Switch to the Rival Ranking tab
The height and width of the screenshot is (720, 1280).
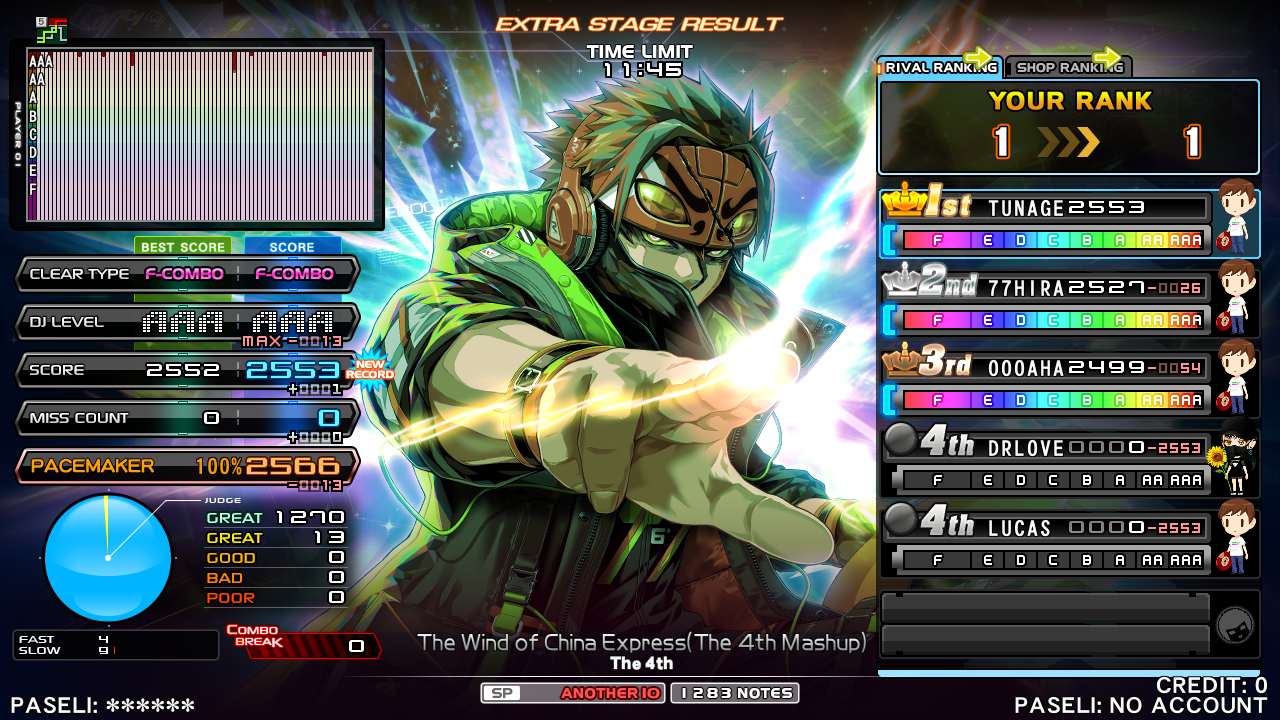tap(938, 68)
